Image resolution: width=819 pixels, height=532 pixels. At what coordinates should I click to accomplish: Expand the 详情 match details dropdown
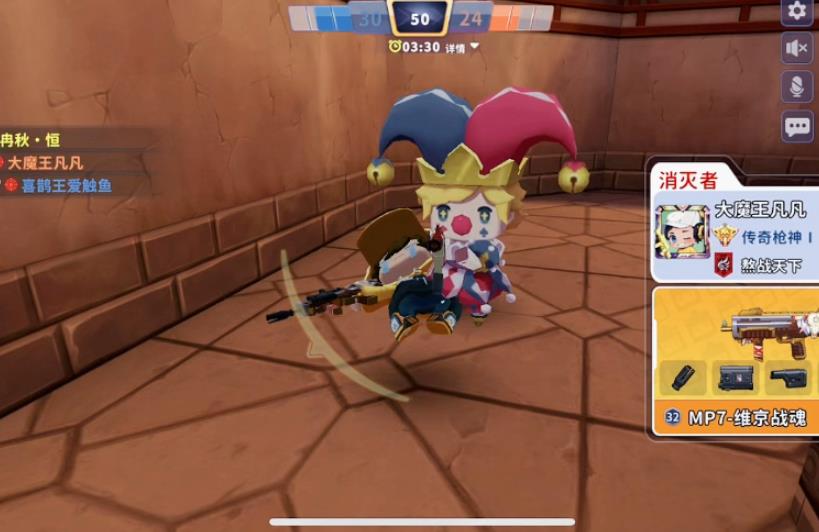(x=461, y=47)
